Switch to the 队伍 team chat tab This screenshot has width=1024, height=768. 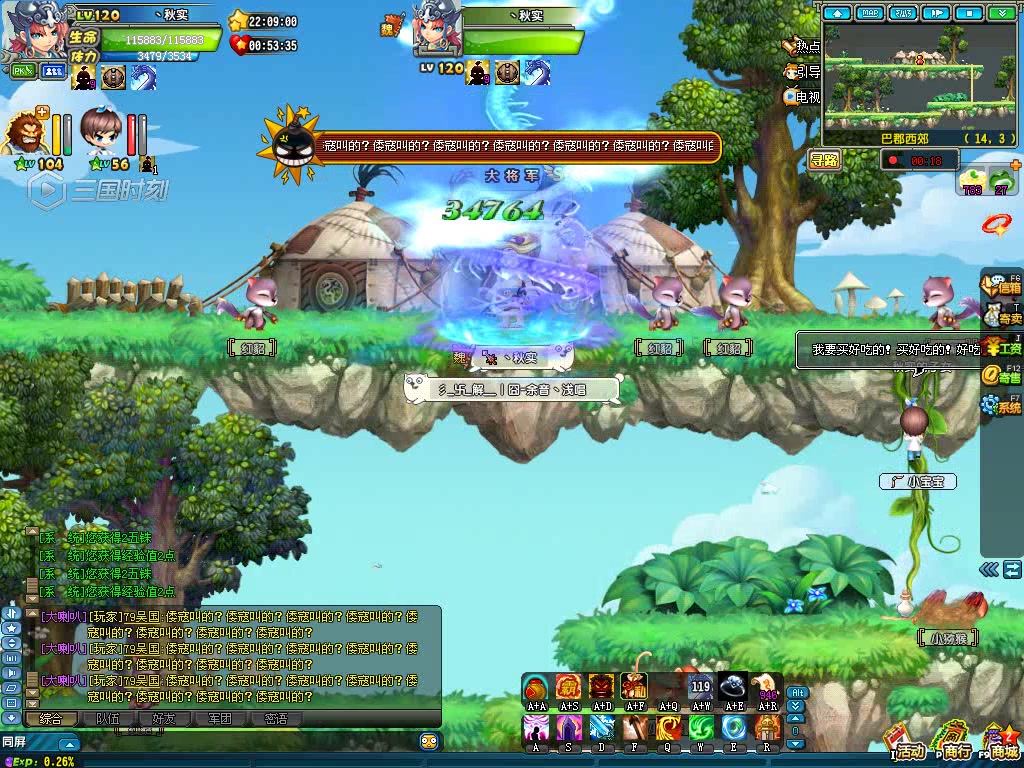tap(107, 718)
